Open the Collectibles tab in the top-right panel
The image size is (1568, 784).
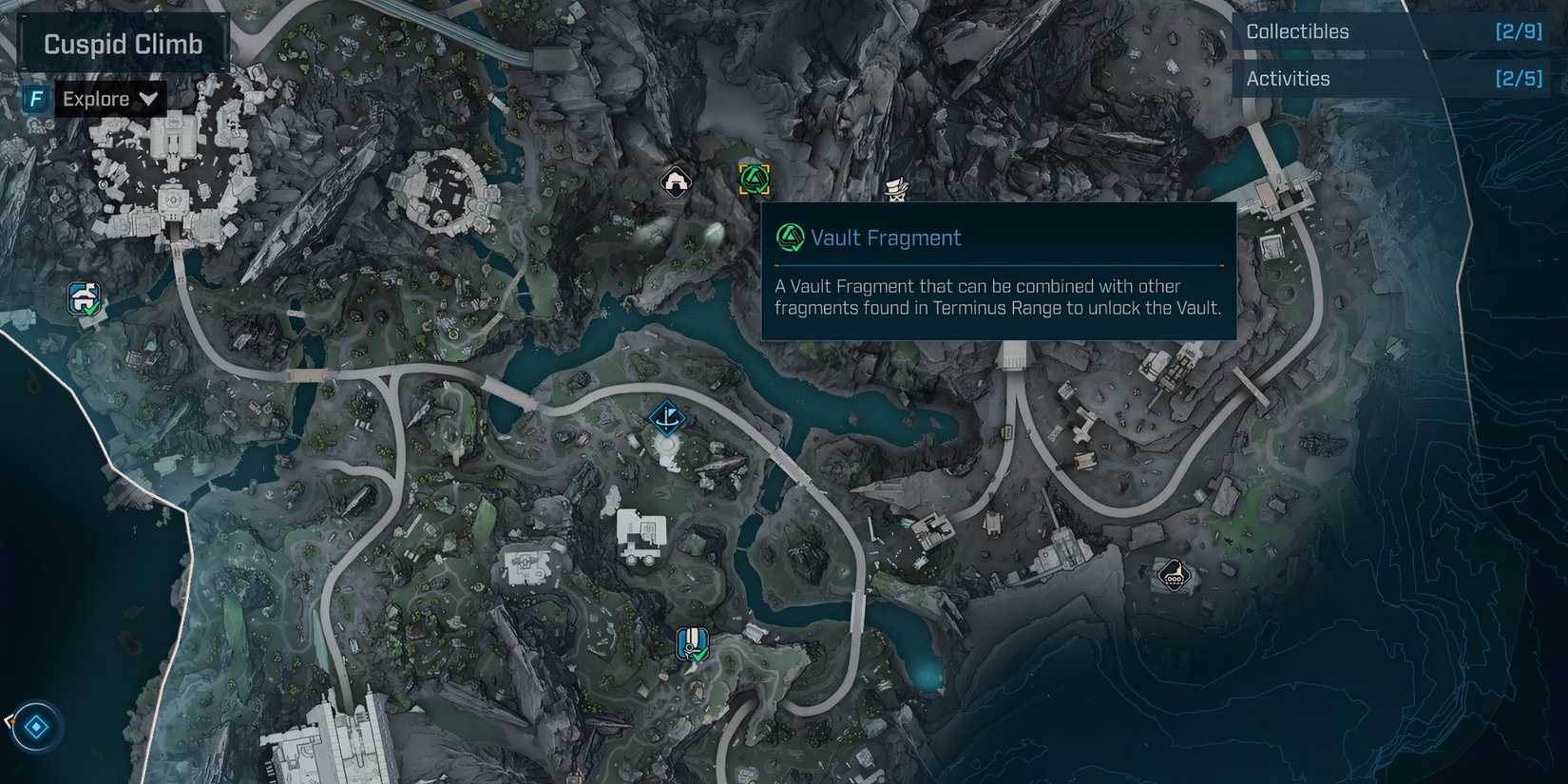point(1297,30)
